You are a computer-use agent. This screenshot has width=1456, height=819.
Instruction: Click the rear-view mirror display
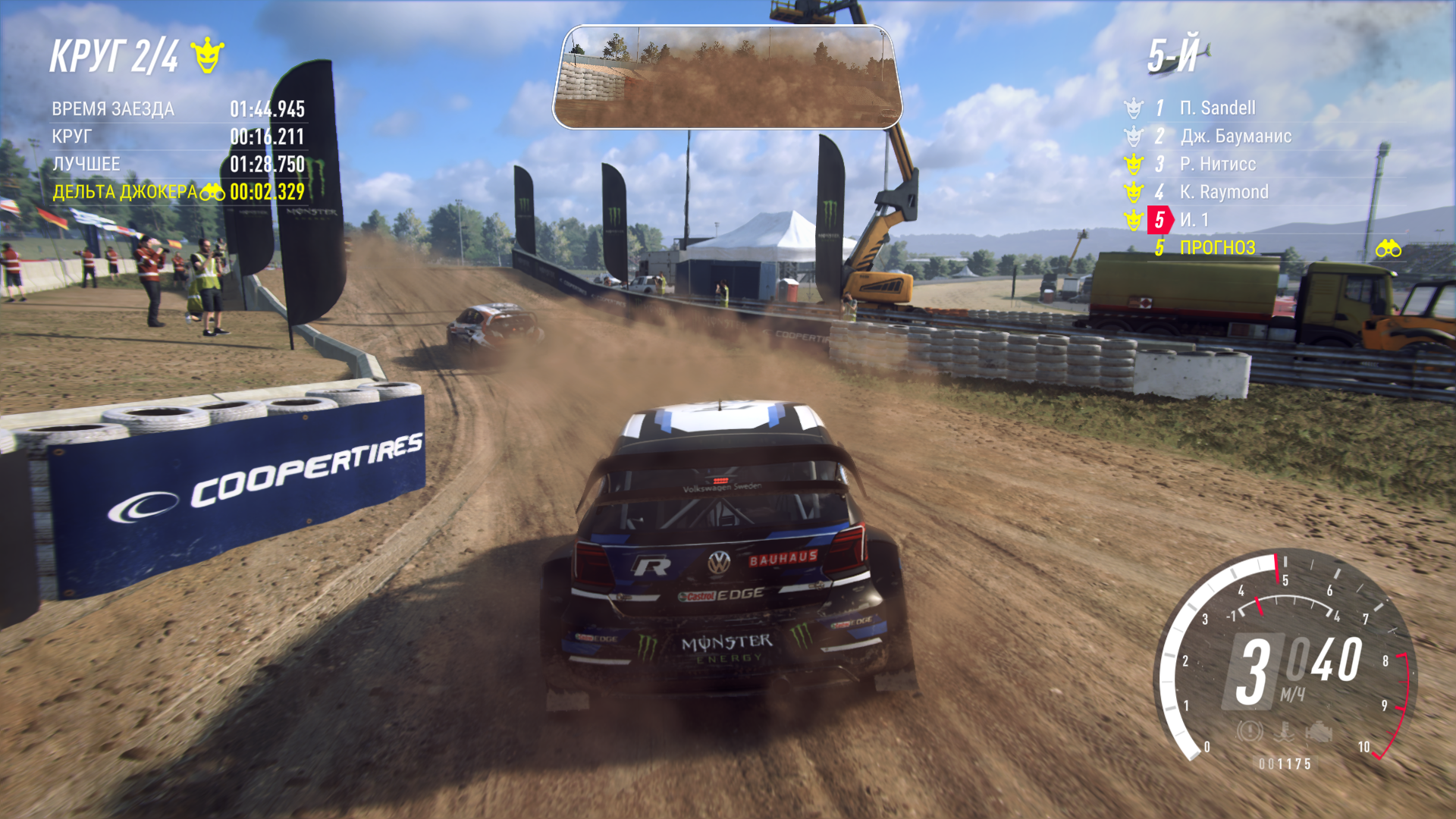(x=726, y=77)
